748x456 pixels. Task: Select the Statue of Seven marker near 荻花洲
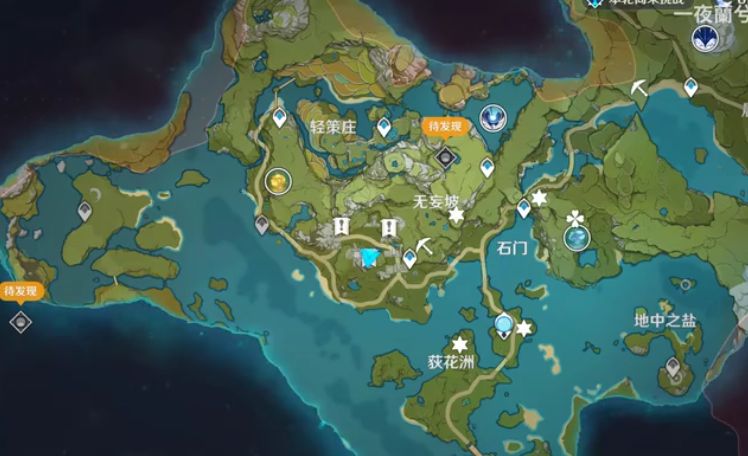[x=505, y=325]
